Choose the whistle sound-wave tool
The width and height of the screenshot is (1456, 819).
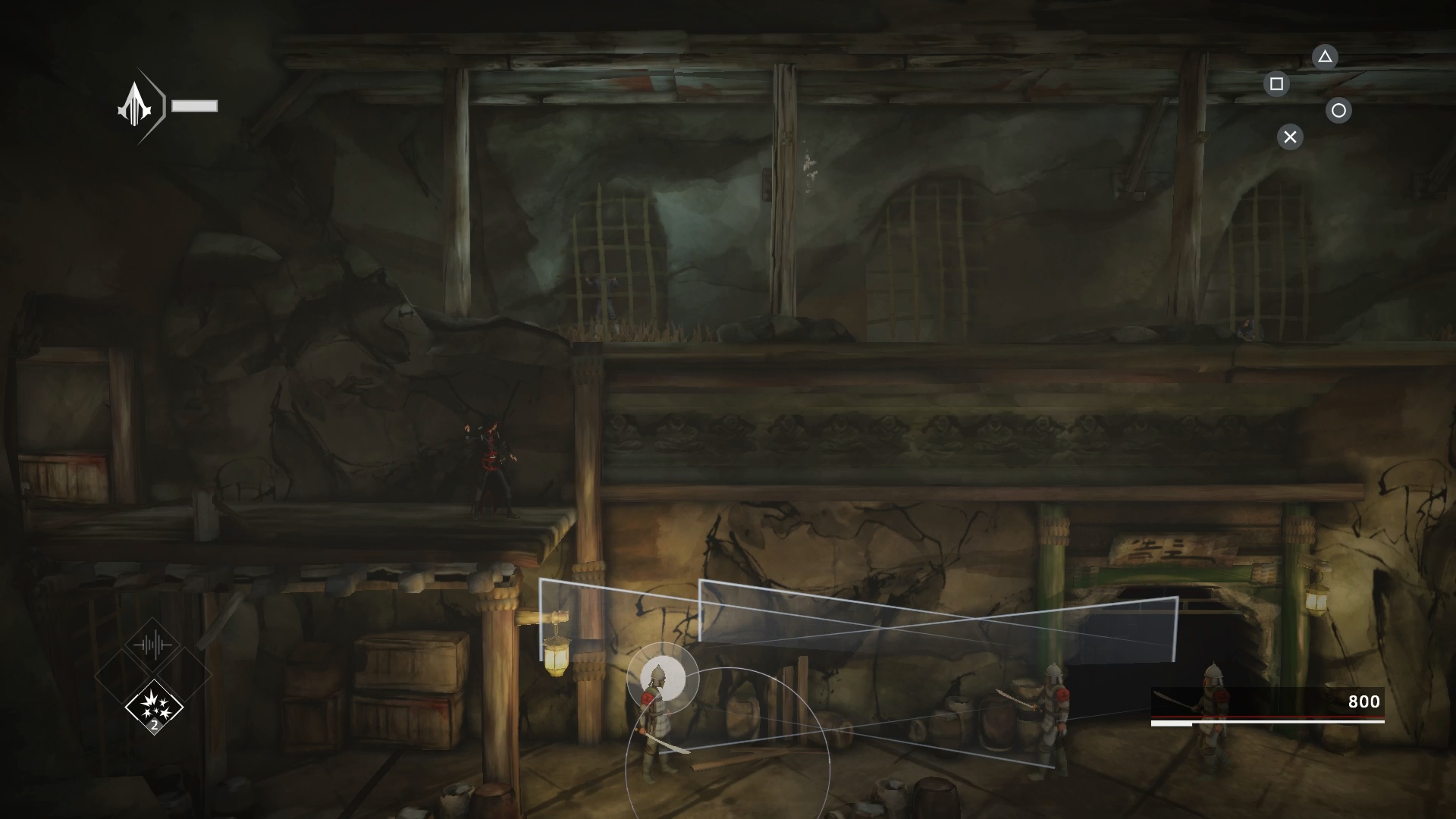[x=153, y=645]
